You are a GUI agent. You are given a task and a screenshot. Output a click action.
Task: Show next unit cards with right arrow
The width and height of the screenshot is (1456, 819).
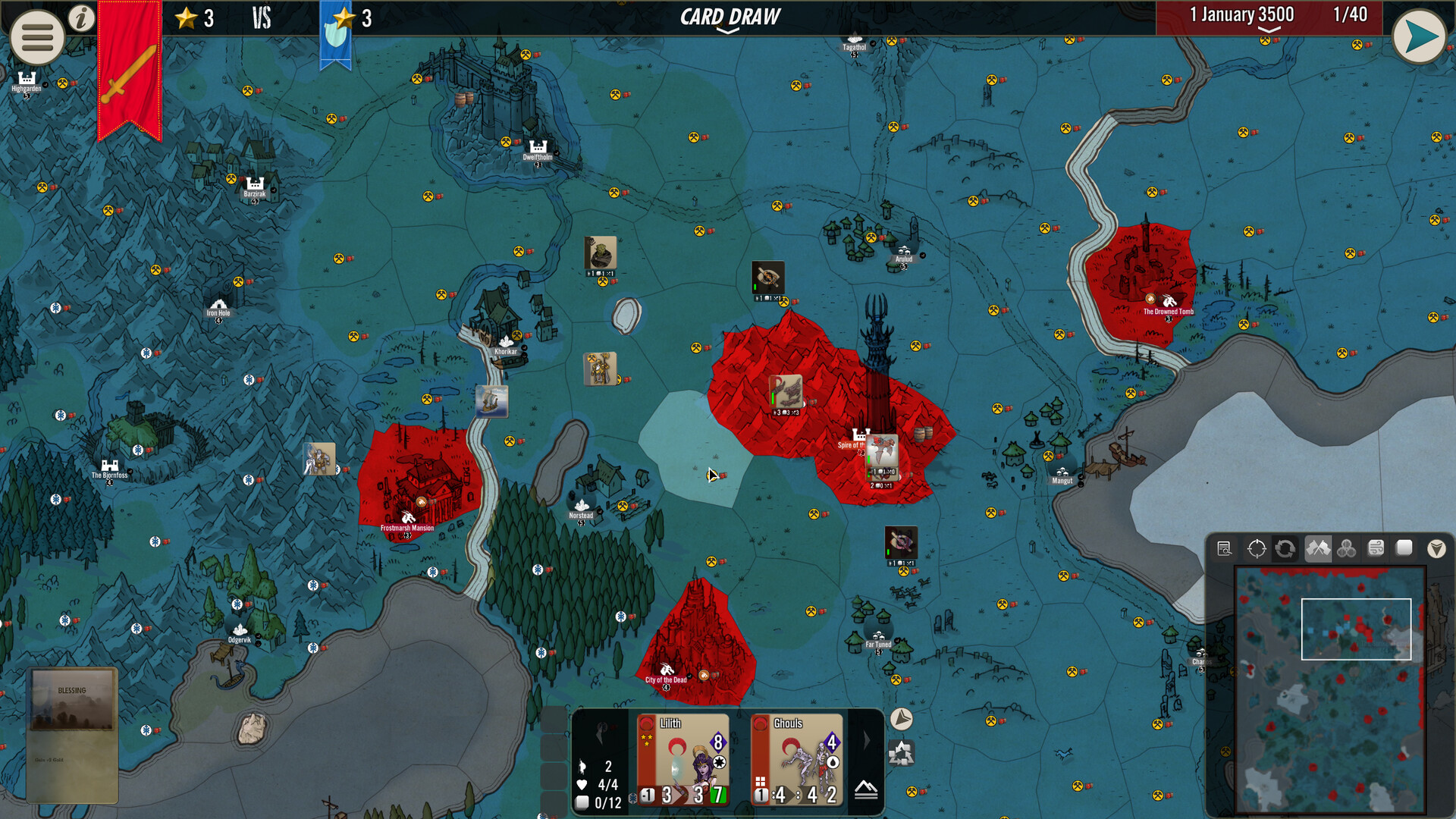867,740
